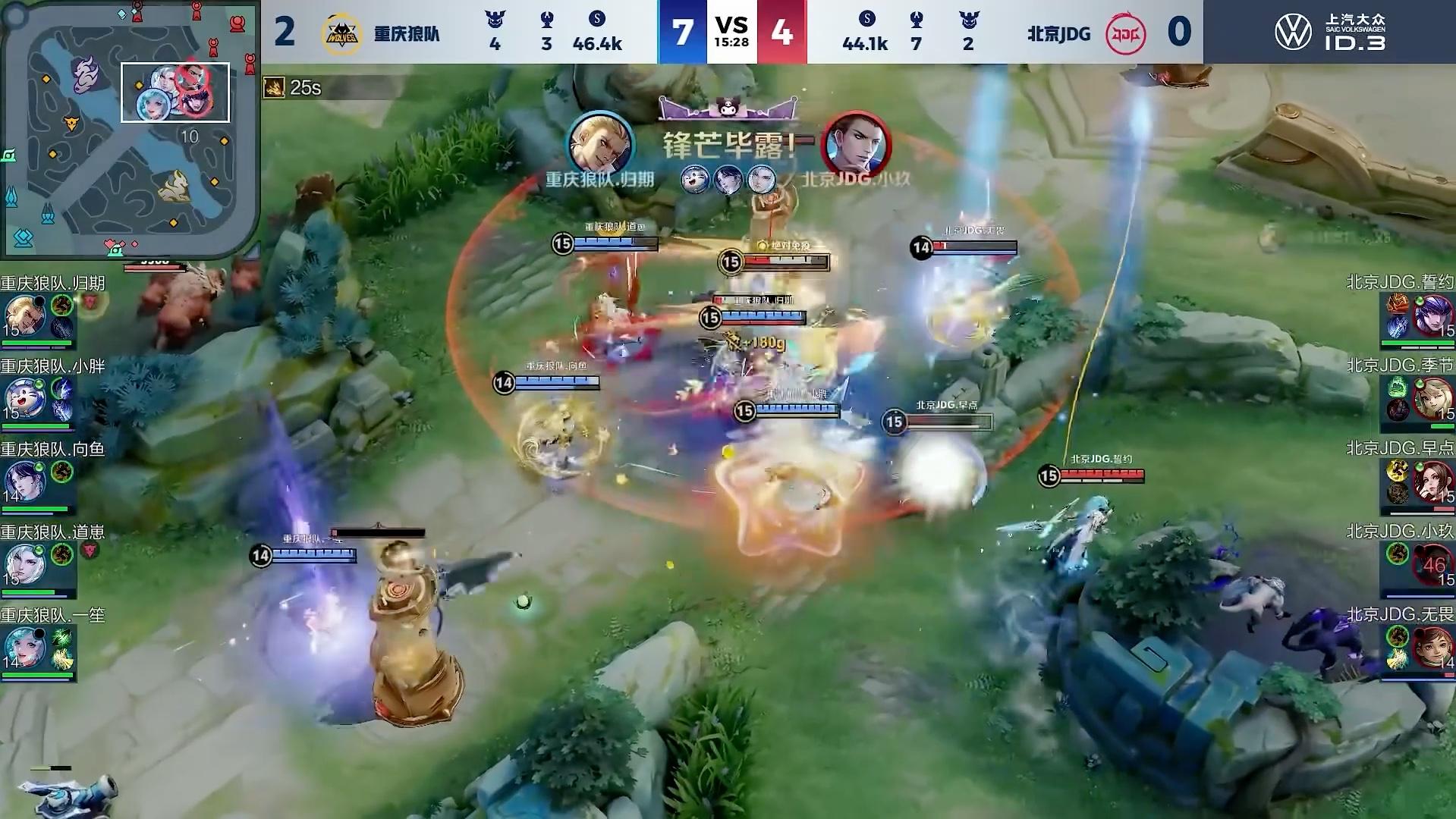Select 重庆狼队.小胖 hero portrait in player list

24,399
